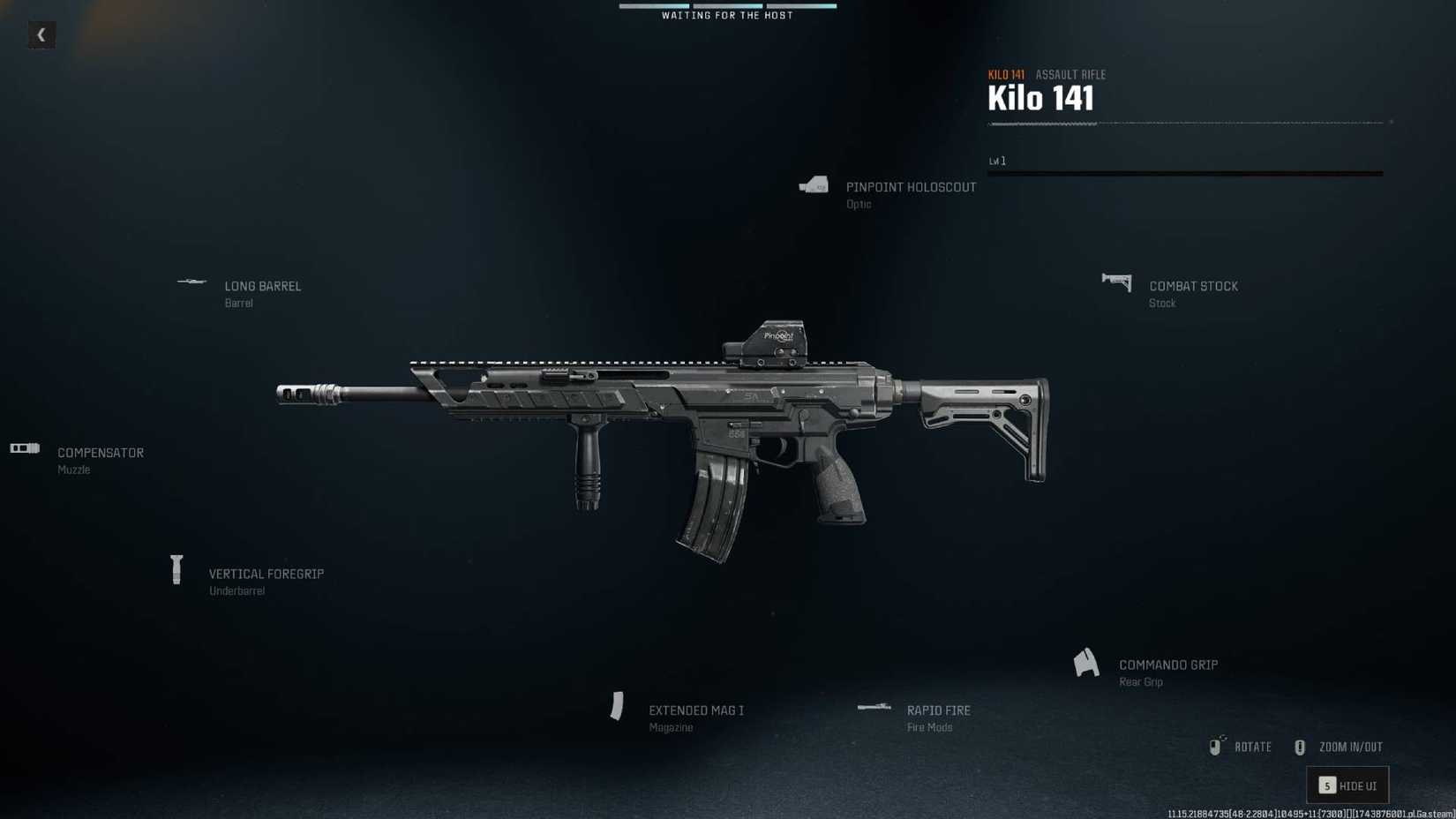Screen dimensions: 1456x819
Task: Select the Pinpoint Holoscout optic slot
Action: pyautogui.click(x=910, y=188)
